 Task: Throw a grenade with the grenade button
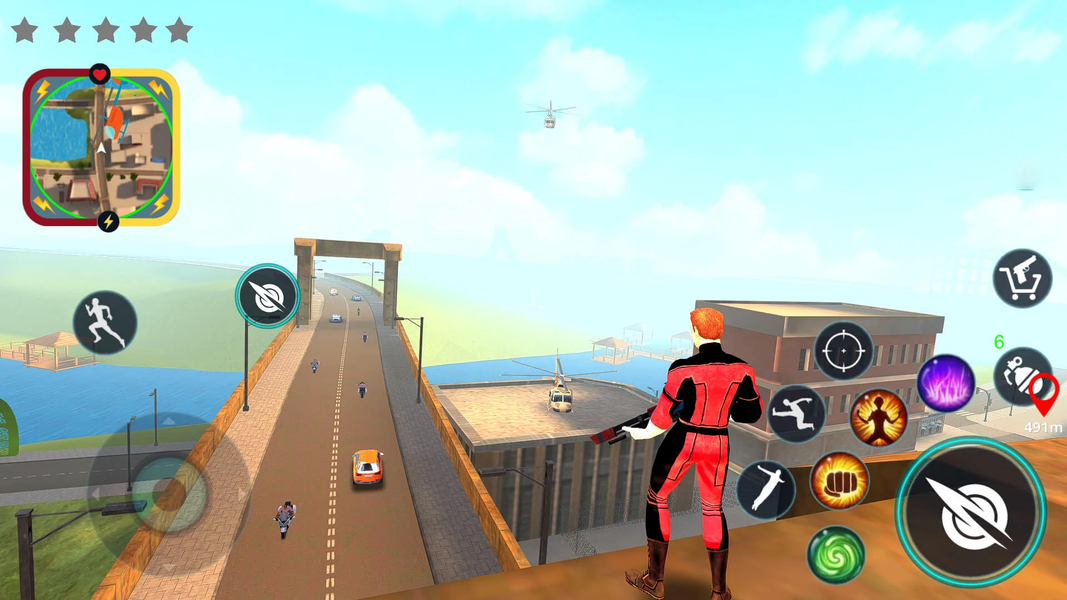1020,374
